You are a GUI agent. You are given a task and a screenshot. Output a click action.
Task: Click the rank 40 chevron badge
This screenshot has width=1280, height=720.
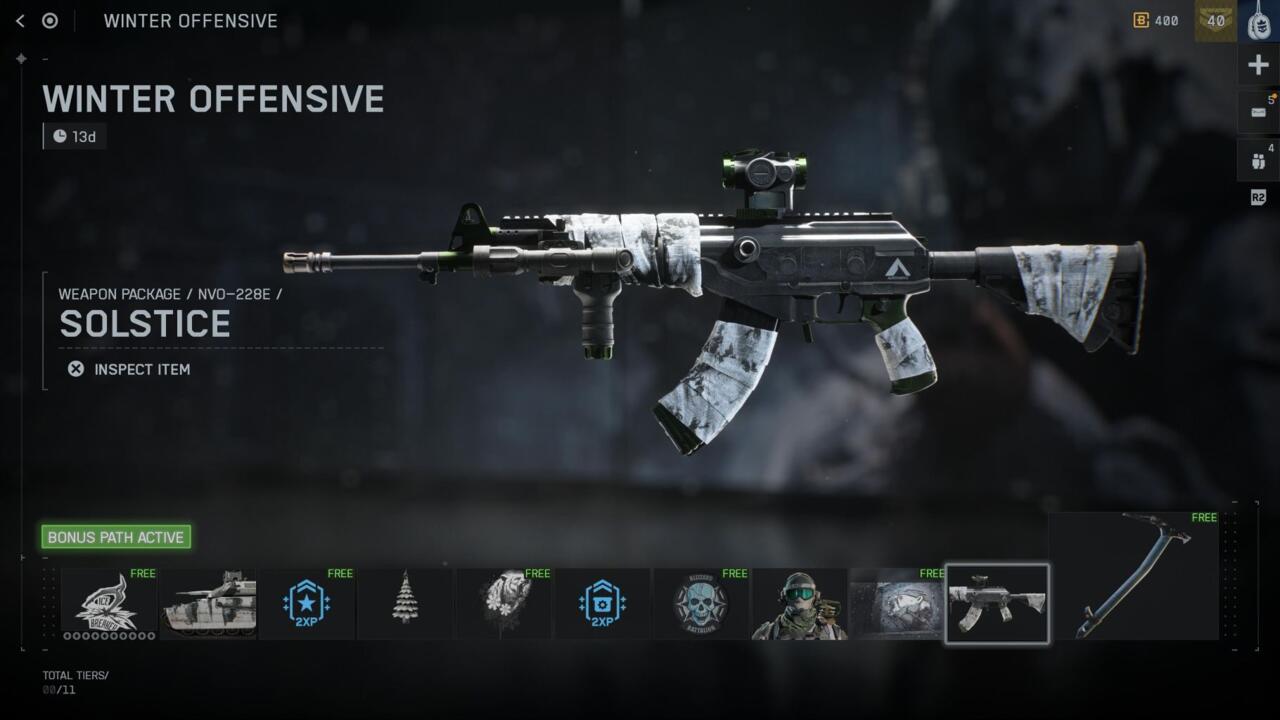pyautogui.click(x=1215, y=21)
